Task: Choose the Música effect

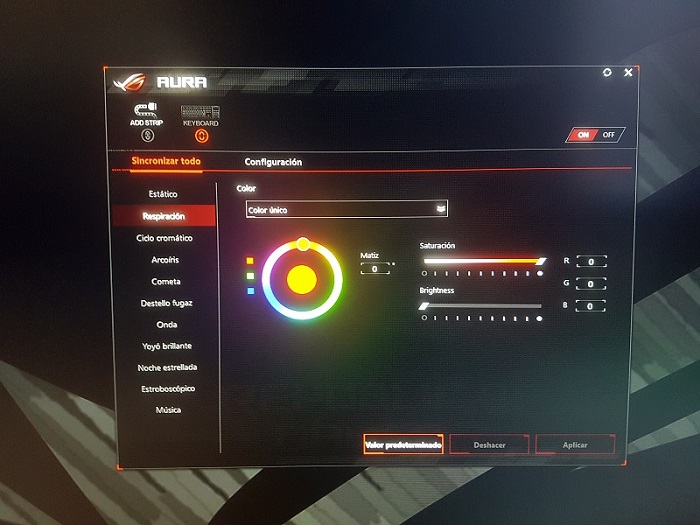Action: click(167, 410)
